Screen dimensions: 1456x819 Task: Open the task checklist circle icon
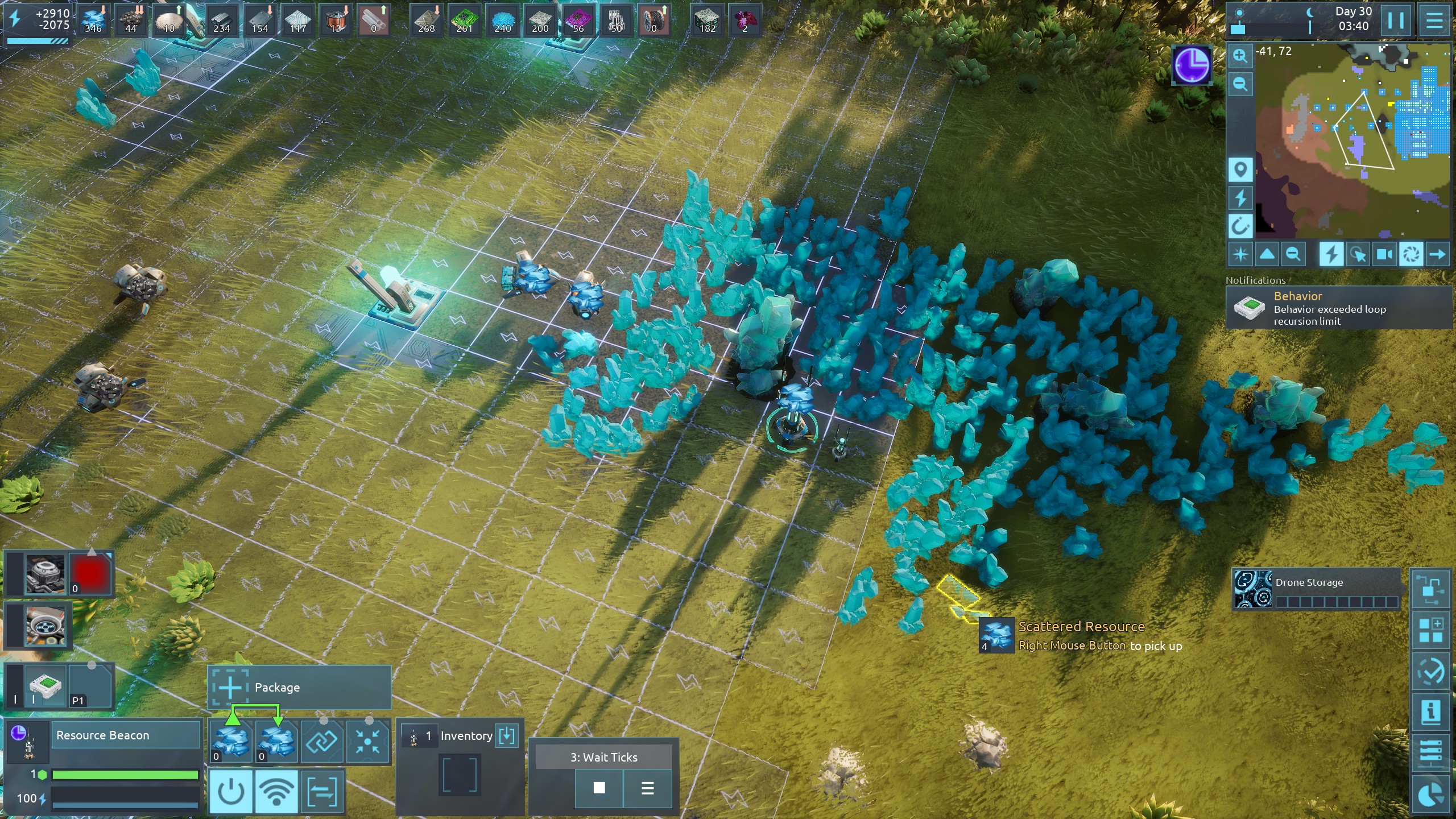pos(1430,671)
